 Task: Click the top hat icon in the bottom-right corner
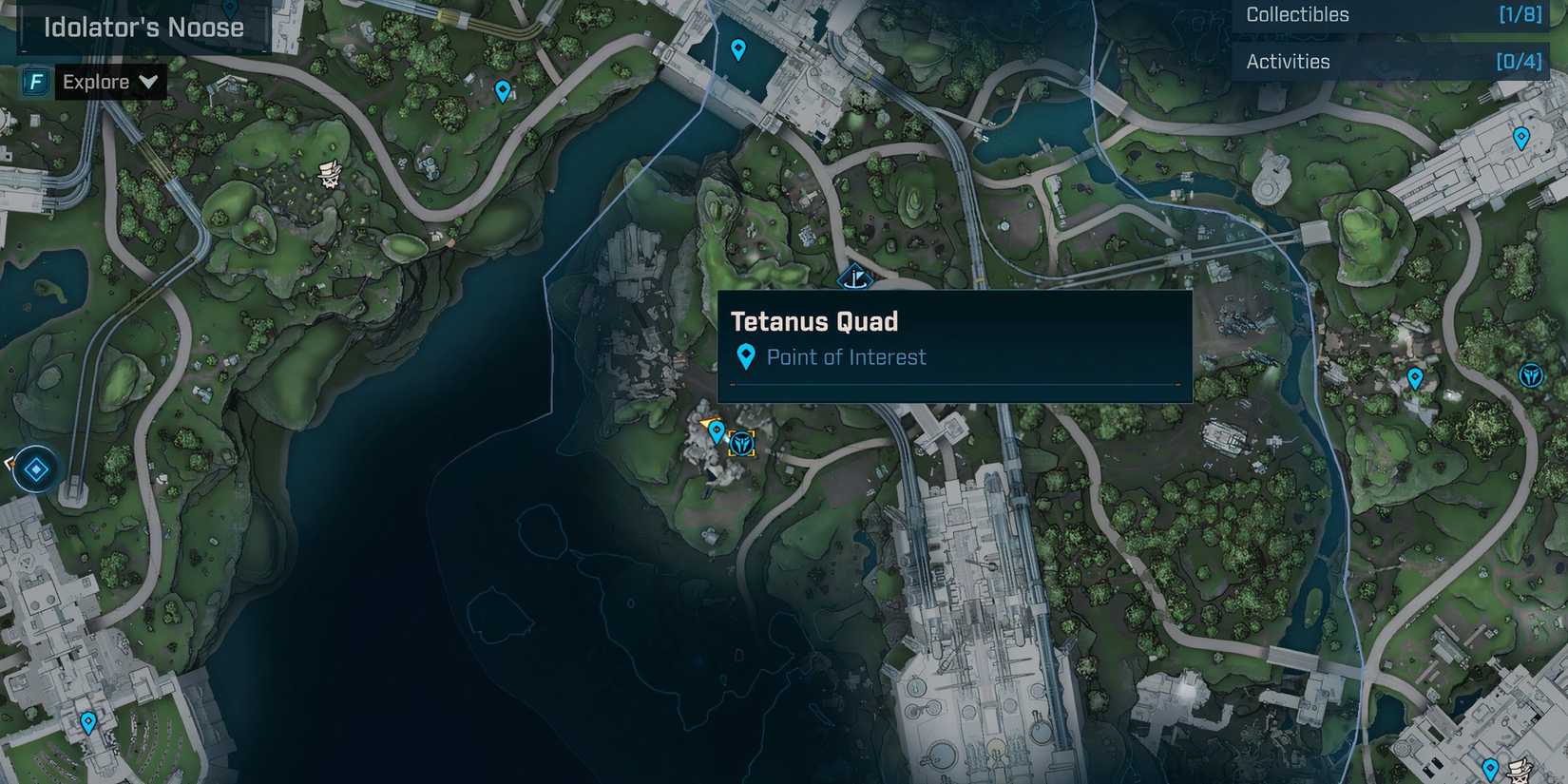[1519, 772]
